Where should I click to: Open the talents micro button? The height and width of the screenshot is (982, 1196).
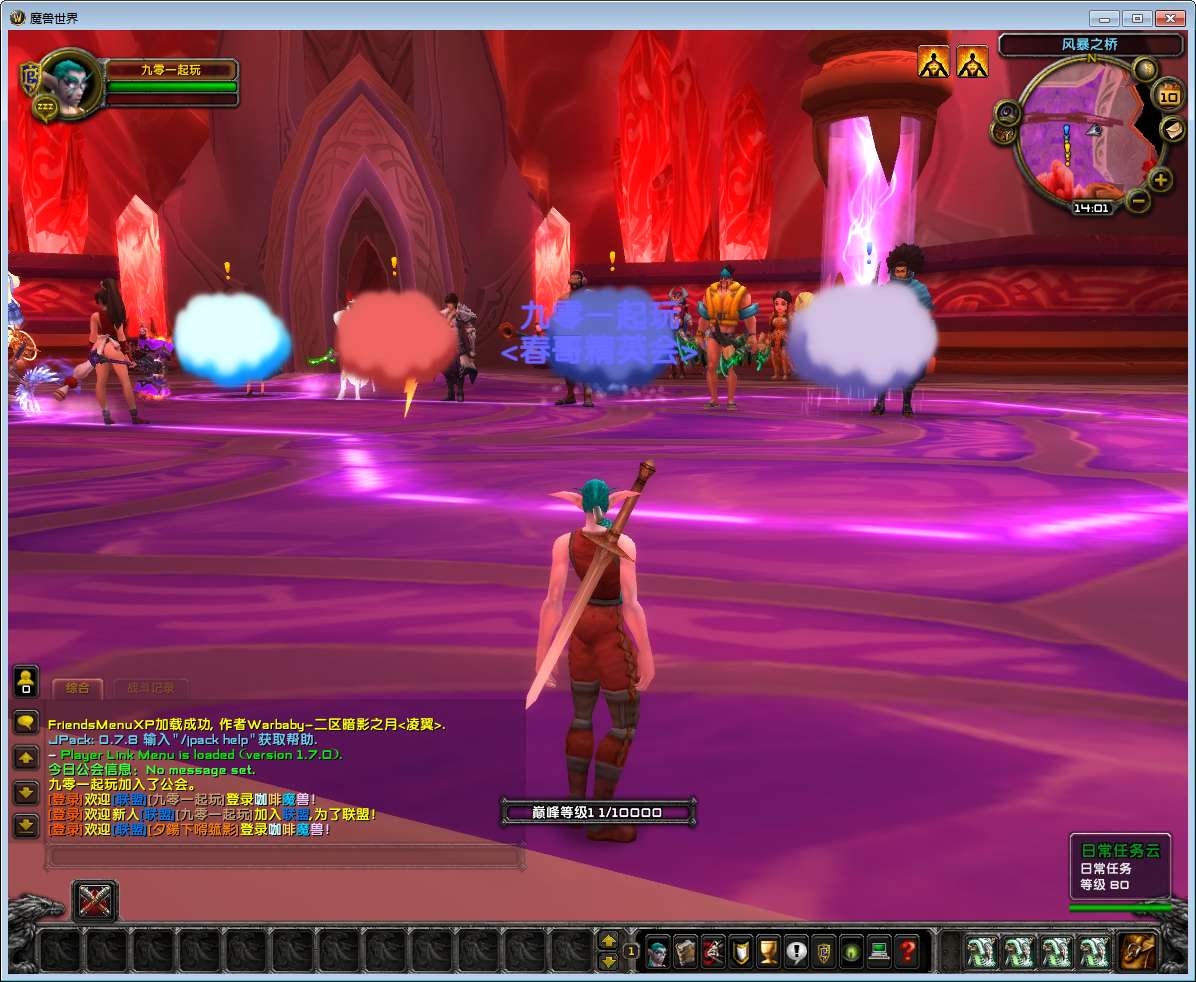pos(713,950)
